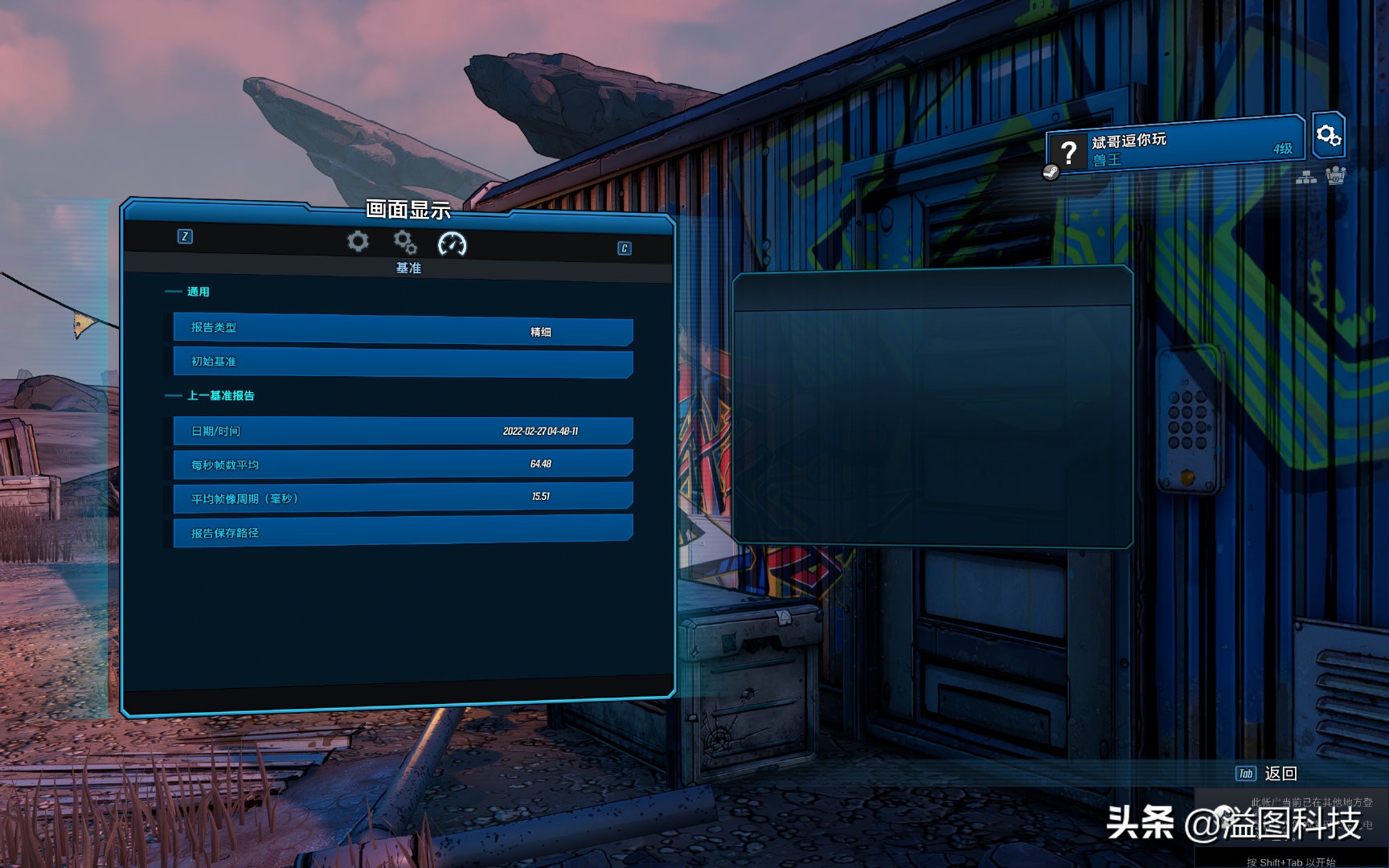
Task: Switch to the single gear settings tab
Action: 358,241
